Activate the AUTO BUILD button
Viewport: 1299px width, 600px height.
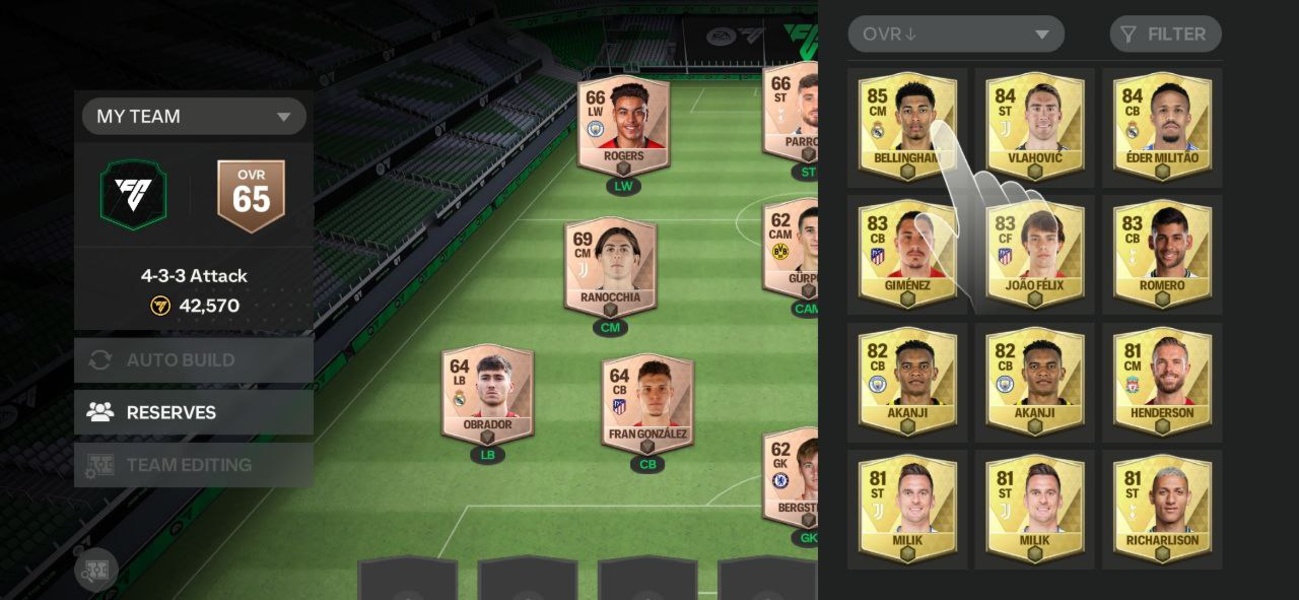pyautogui.click(x=194, y=360)
